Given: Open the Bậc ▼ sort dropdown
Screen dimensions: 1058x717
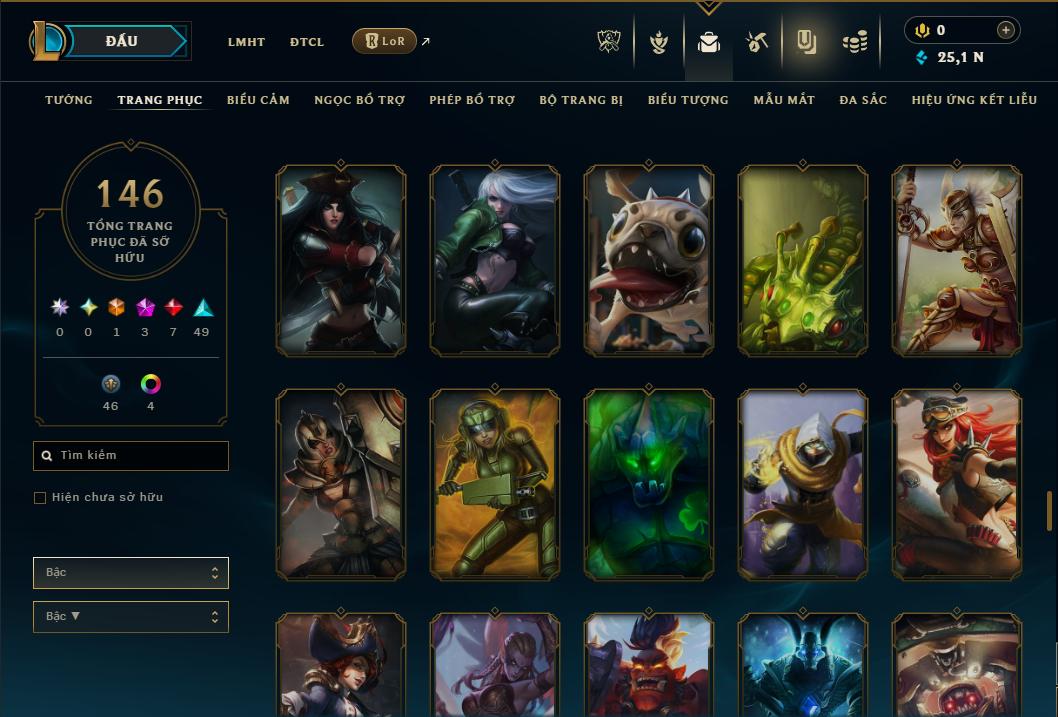Looking at the screenshot, I should click(x=130, y=617).
